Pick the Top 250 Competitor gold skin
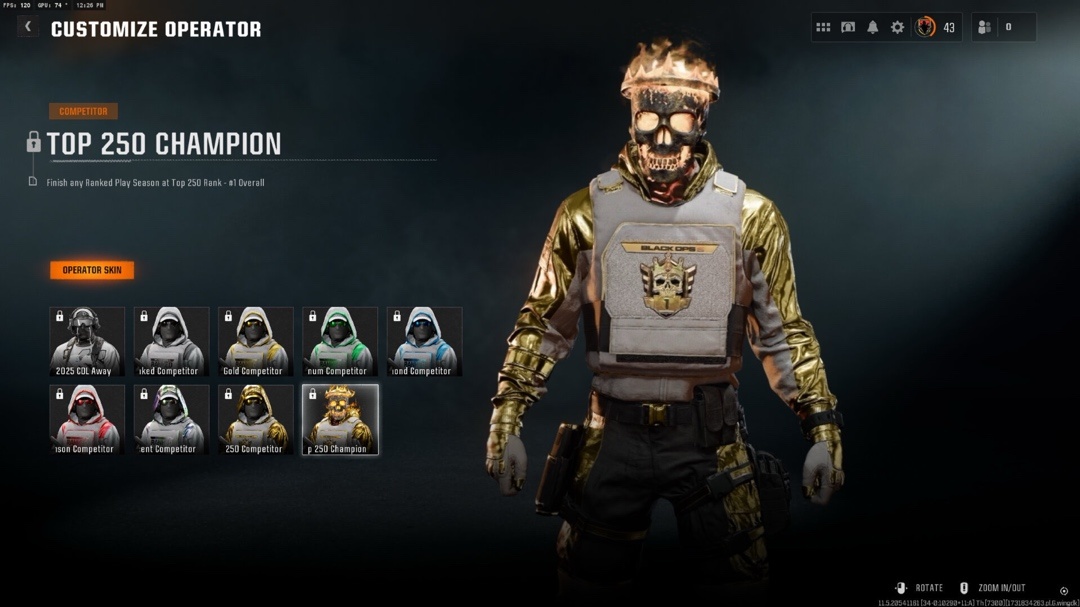 pyautogui.click(x=256, y=420)
